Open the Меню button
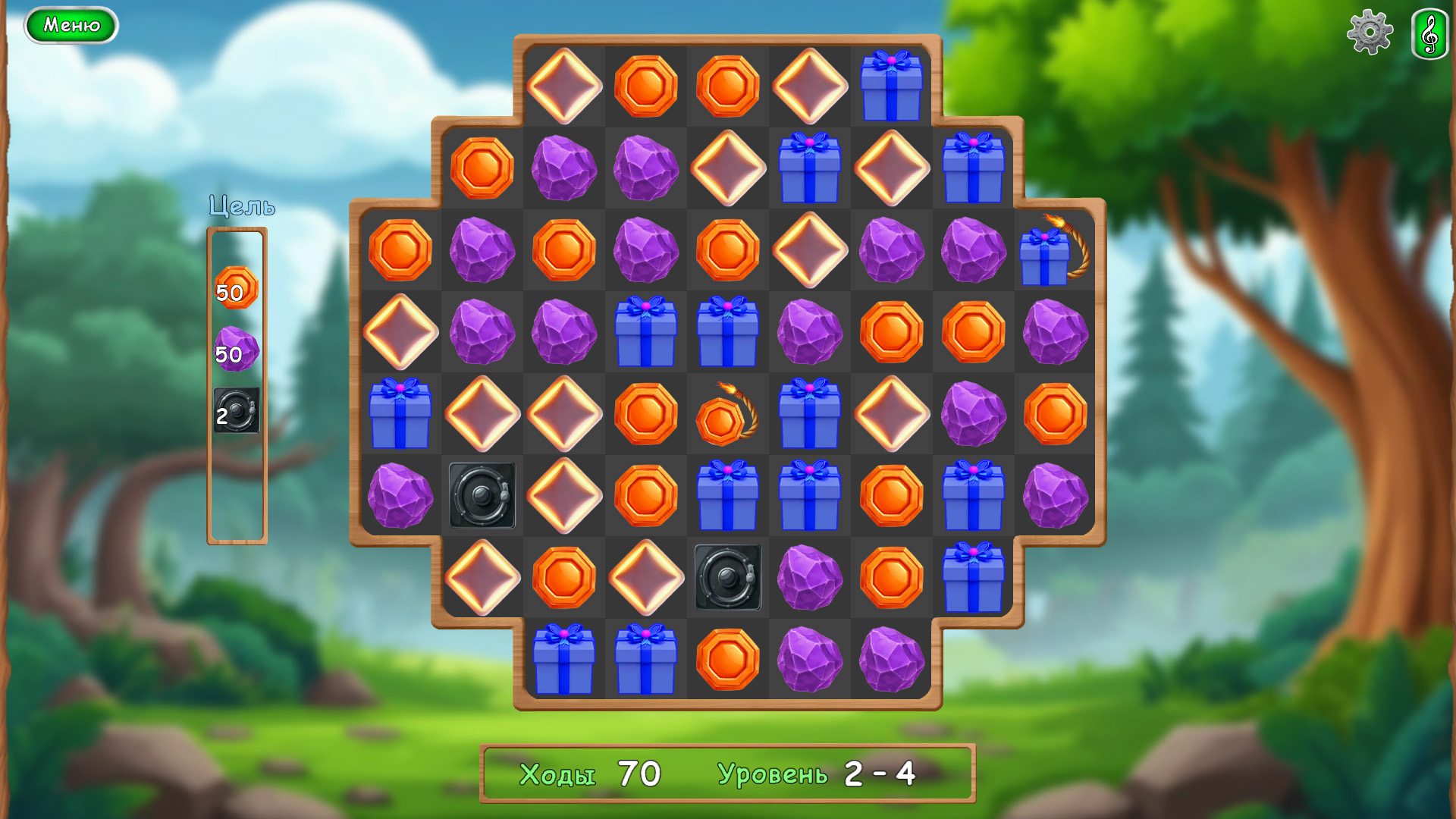 click(71, 25)
